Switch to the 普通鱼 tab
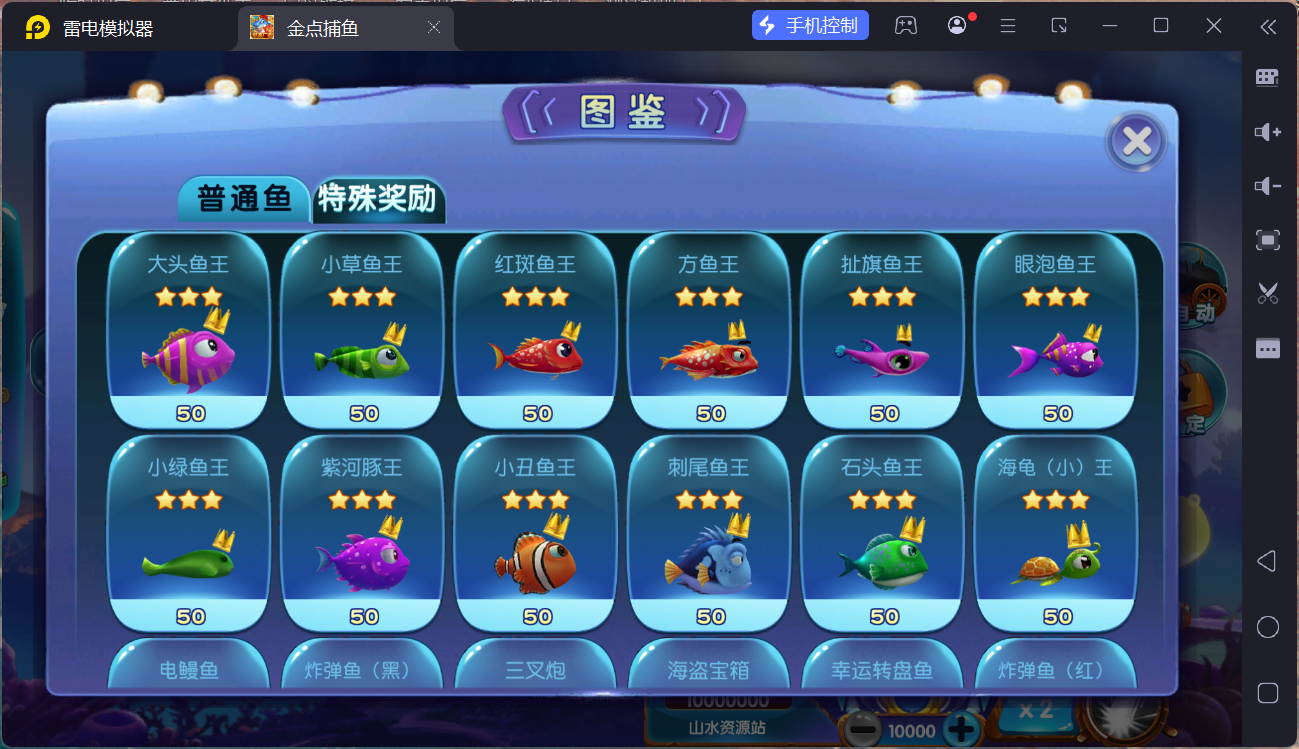Image resolution: width=1299 pixels, height=749 pixels. [244, 199]
